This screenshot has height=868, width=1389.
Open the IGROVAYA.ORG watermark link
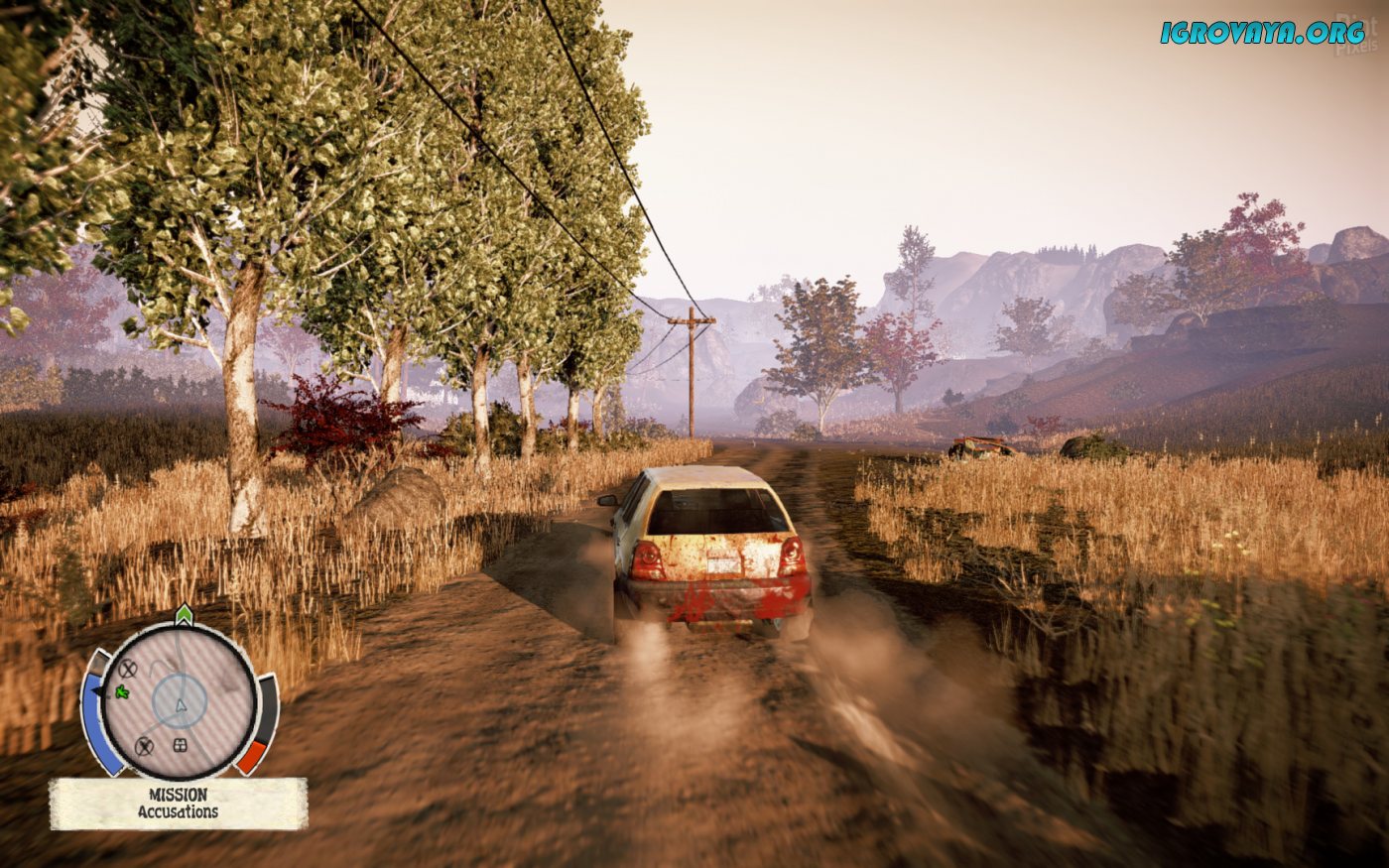coord(1262,33)
